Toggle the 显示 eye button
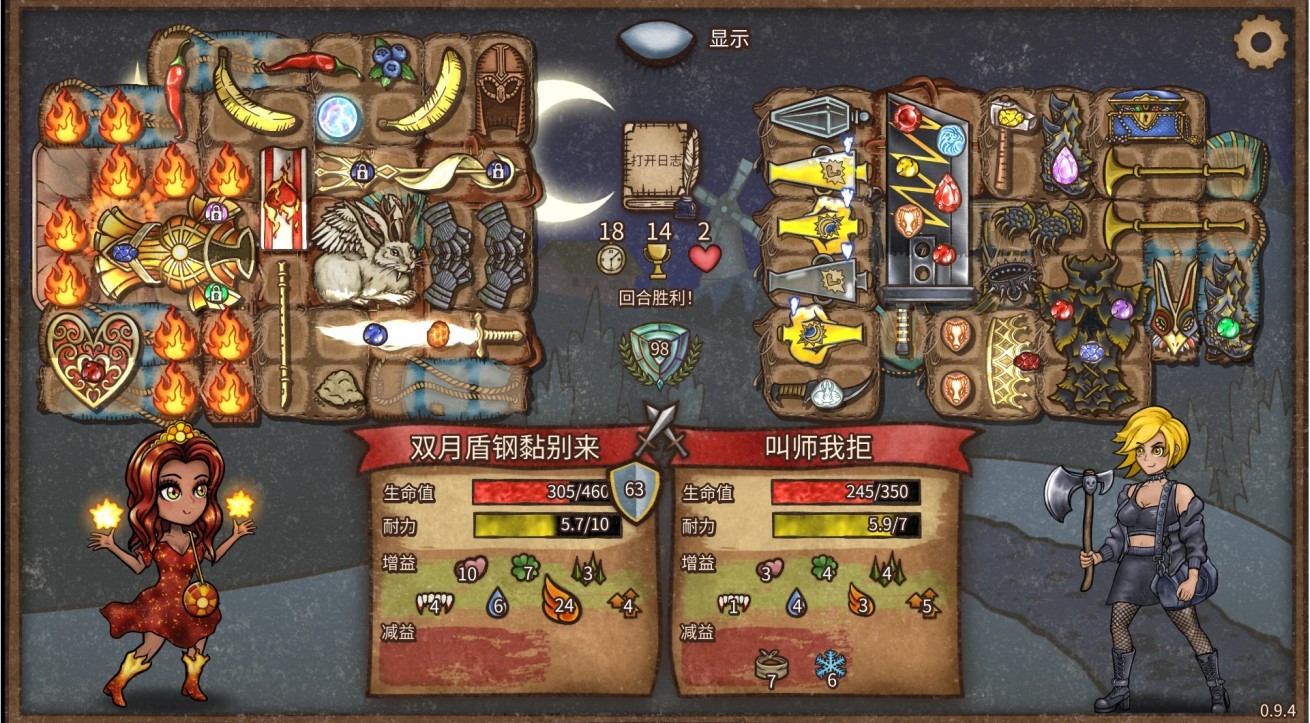Viewport: 1310px width, 723px height. pyautogui.click(x=657, y=40)
